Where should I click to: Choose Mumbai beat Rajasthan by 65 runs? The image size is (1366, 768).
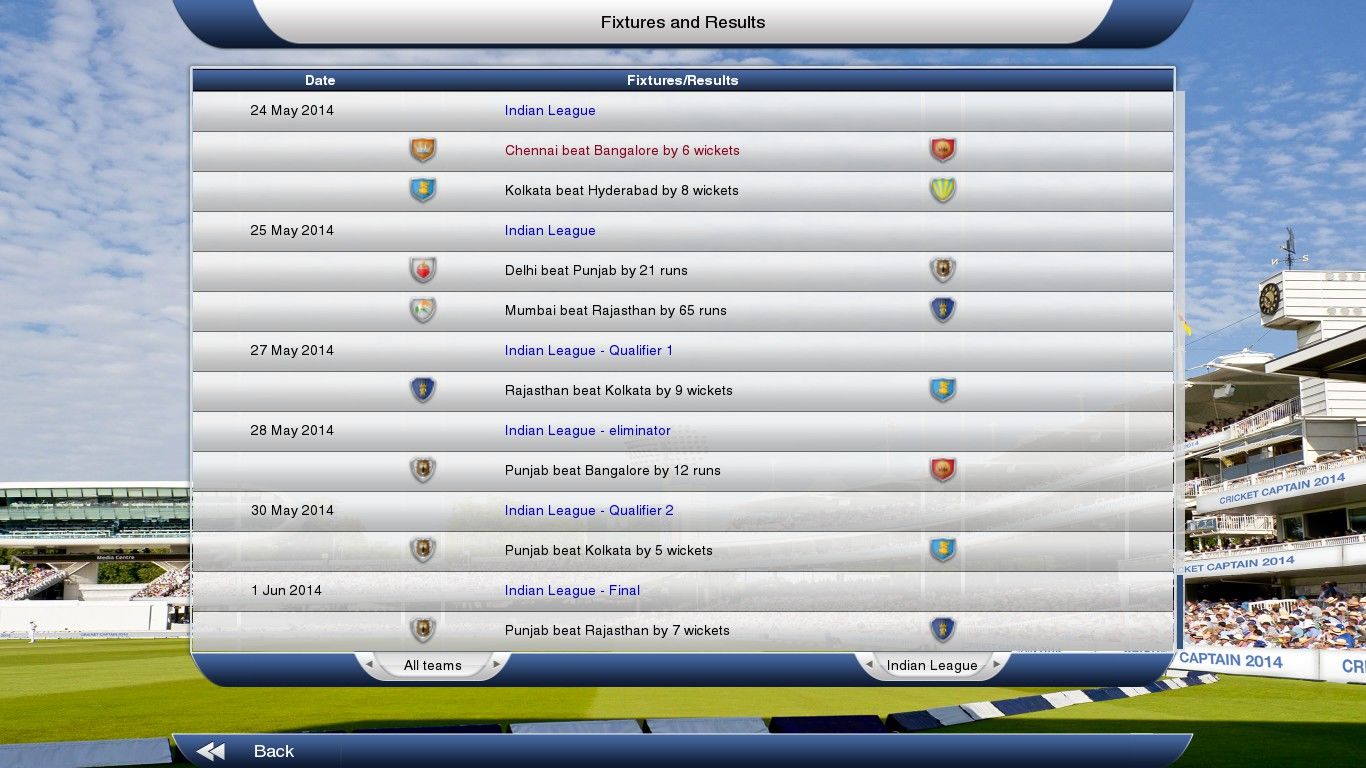pyautogui.click(x=615, y=311)
